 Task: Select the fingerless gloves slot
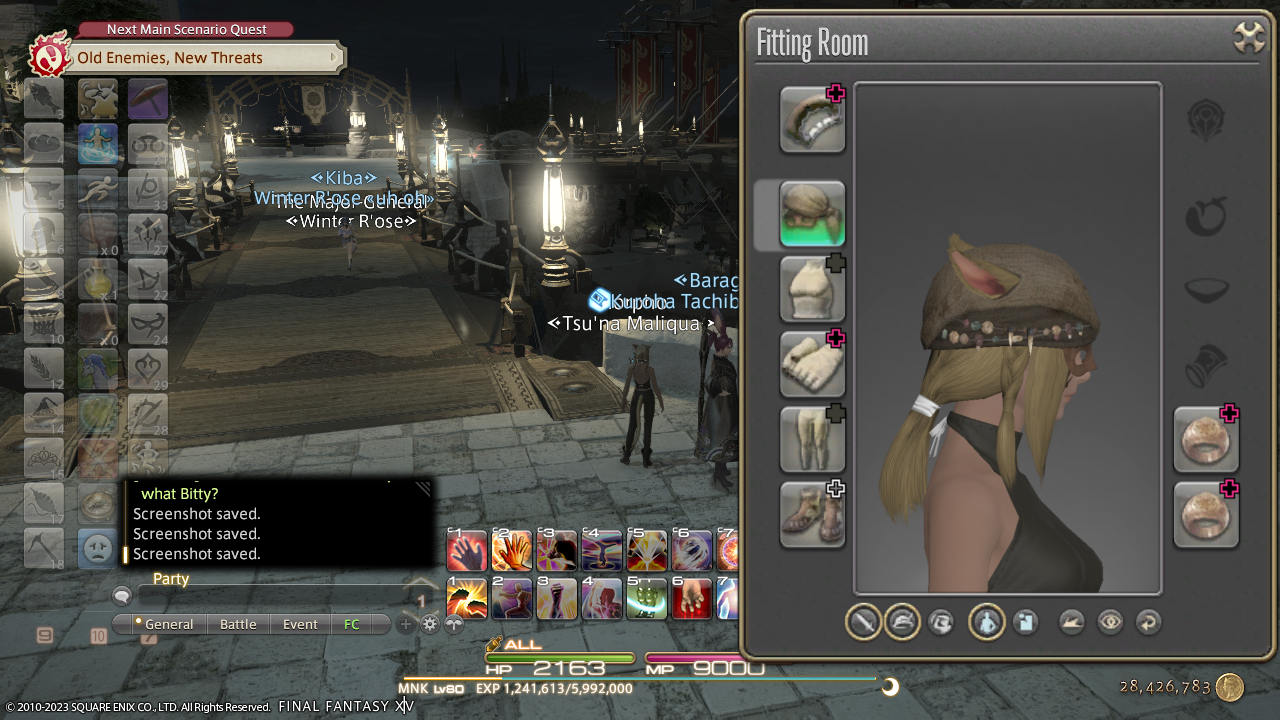click(812, 364)
